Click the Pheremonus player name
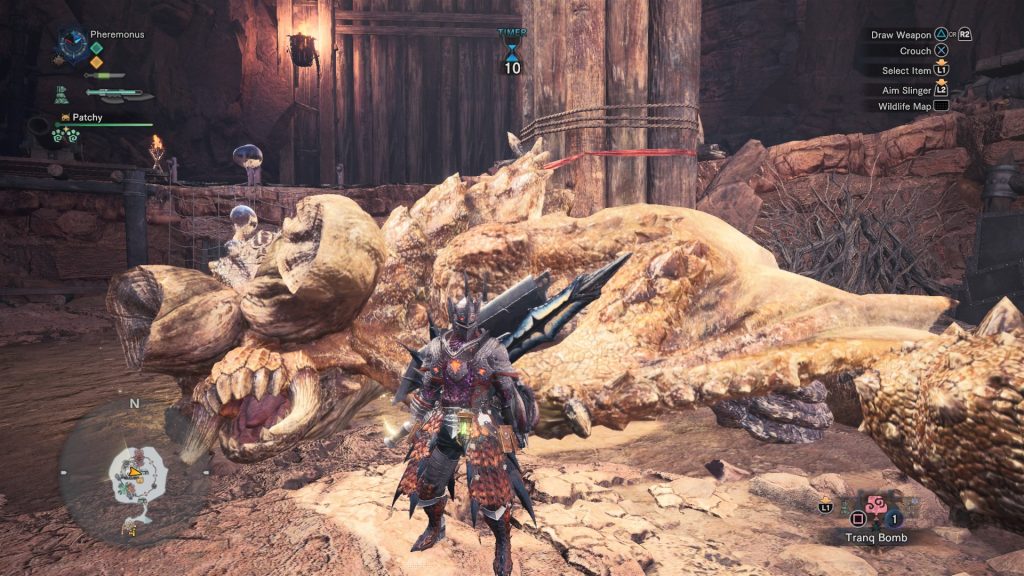 pyautogui.click(x=117, y=34)
